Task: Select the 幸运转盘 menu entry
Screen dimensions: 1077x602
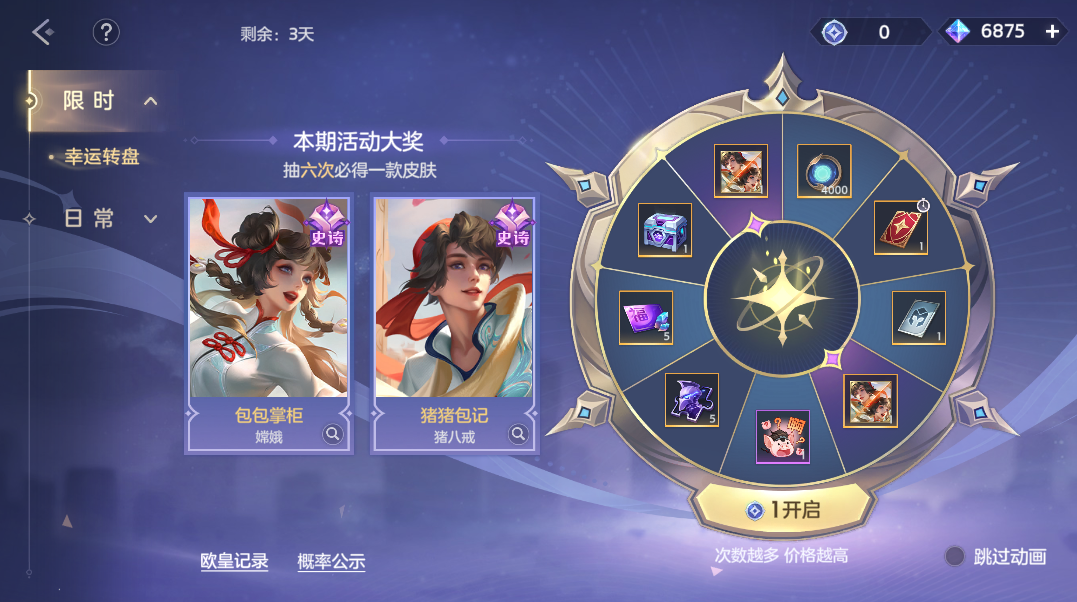Action: point(101,157)
